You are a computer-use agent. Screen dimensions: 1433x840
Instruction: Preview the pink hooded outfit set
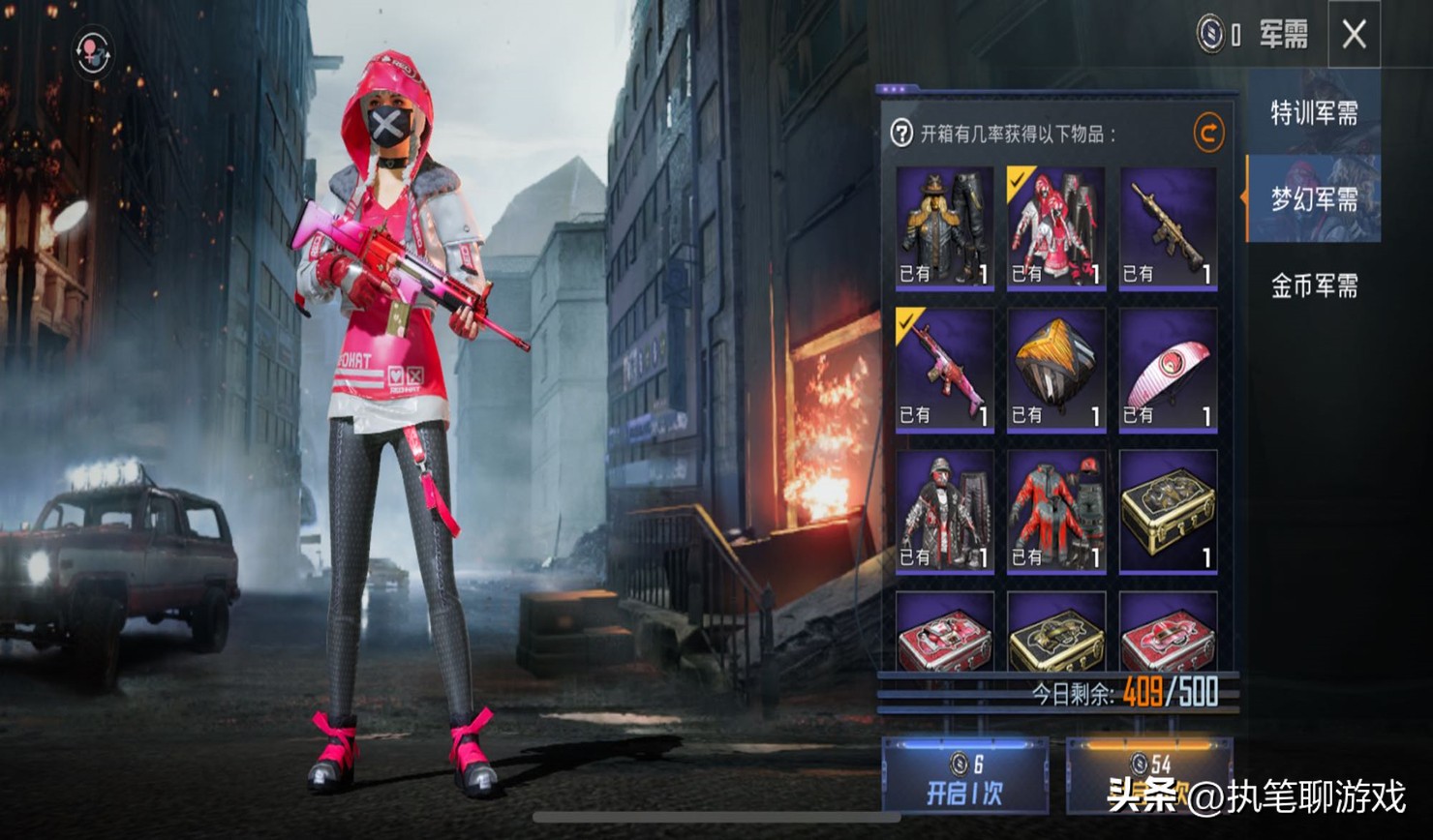pos(1055,228)
